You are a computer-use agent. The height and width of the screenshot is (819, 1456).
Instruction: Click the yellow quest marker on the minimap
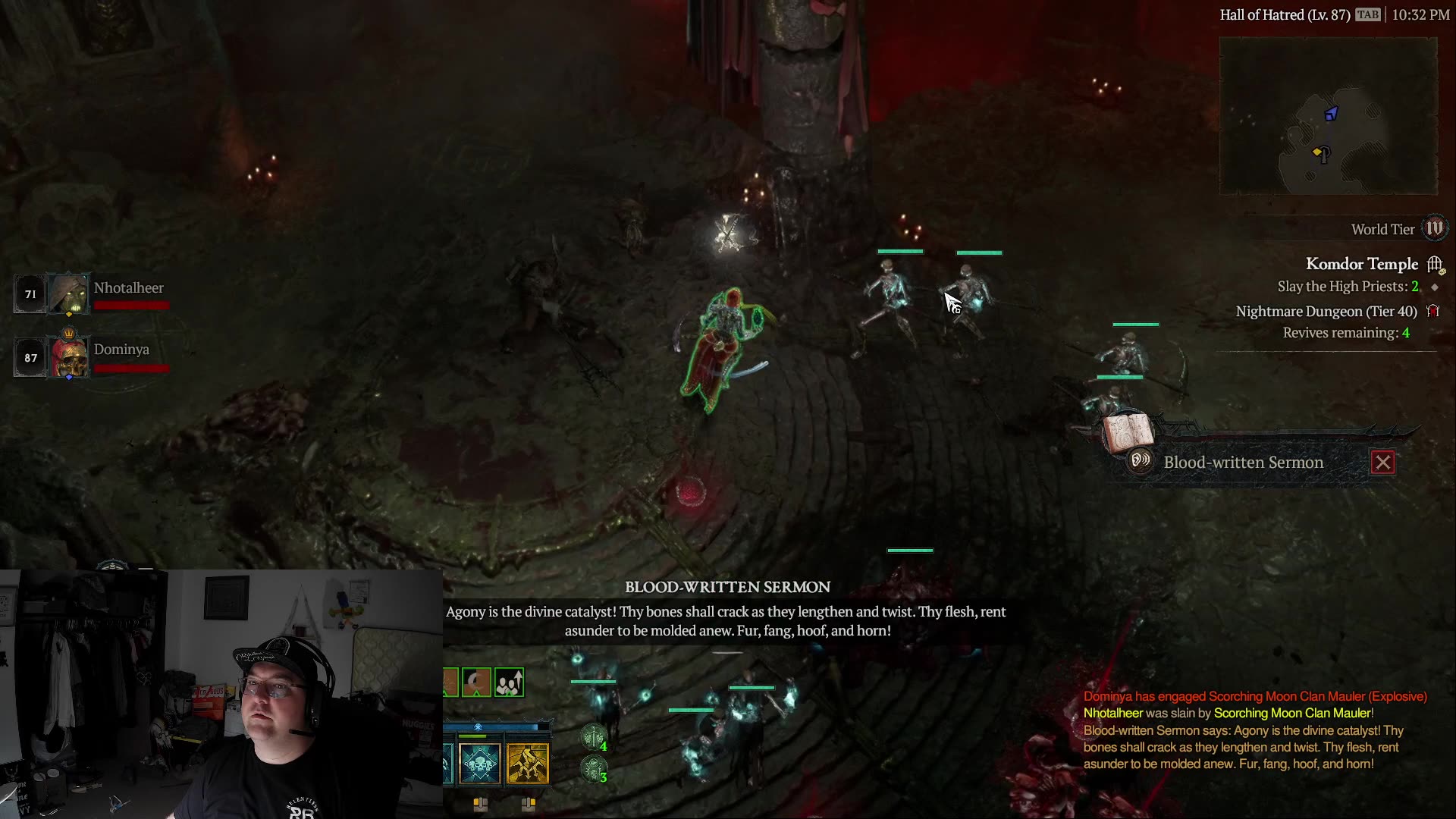click(1316, 151)
